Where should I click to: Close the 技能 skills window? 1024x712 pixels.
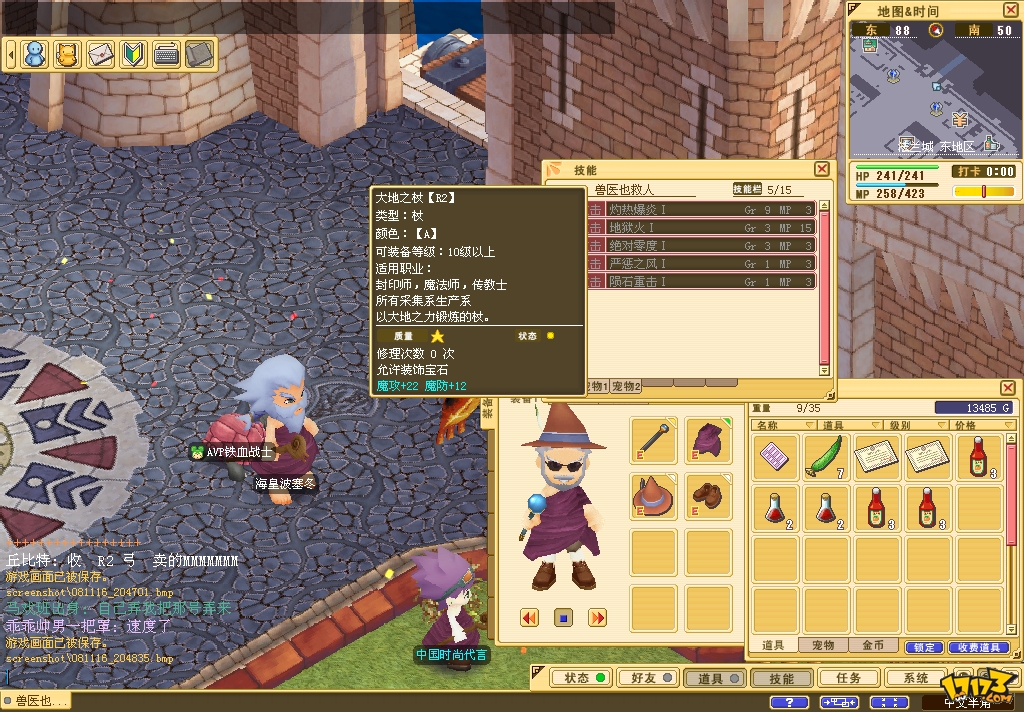click(822, 169)
